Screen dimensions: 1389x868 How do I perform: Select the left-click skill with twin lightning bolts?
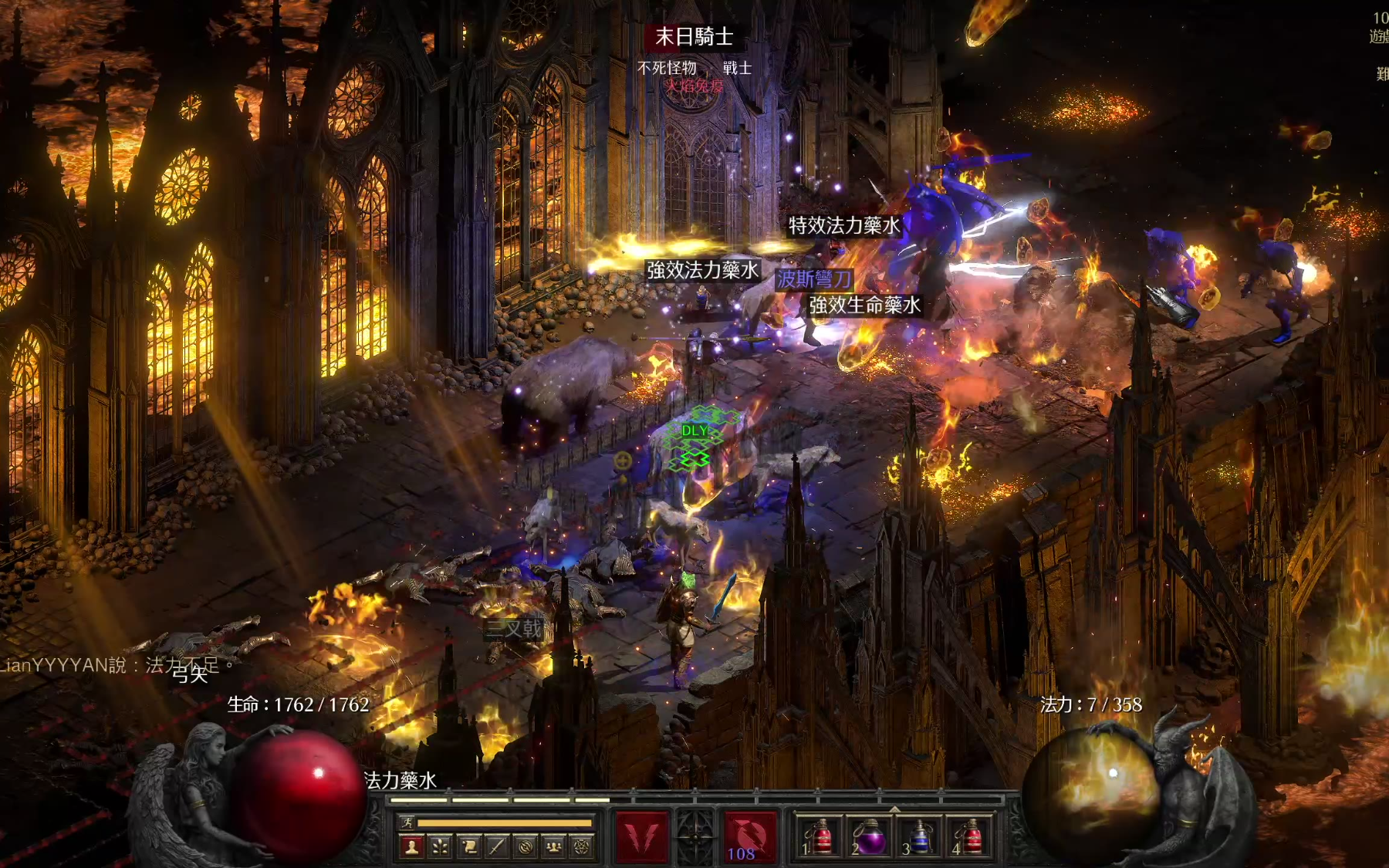click(x=641, y=836)
